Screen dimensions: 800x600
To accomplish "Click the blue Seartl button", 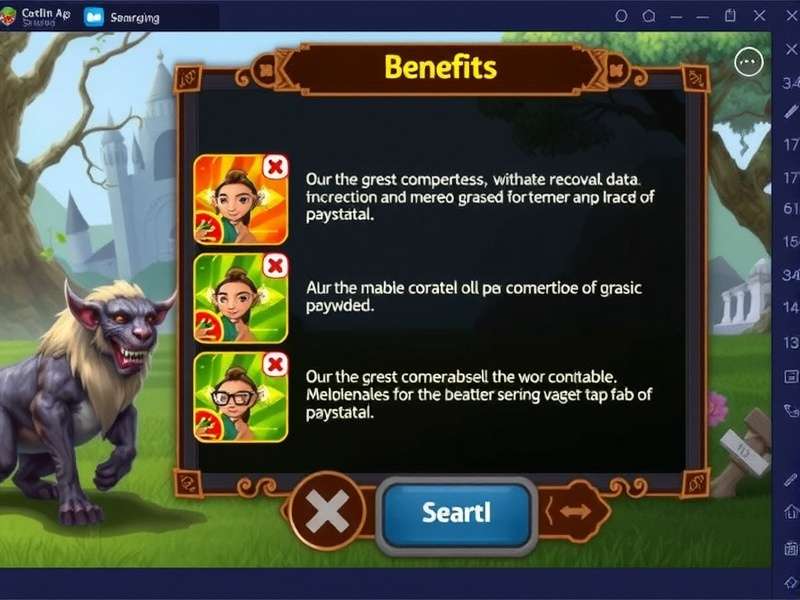I will 456,514.
